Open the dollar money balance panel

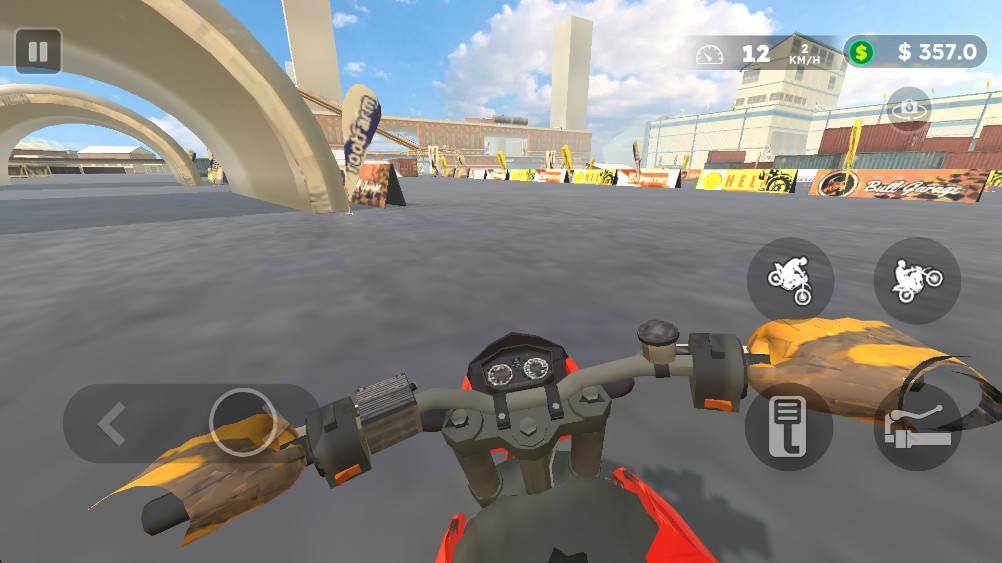click(x=915, y=52)
